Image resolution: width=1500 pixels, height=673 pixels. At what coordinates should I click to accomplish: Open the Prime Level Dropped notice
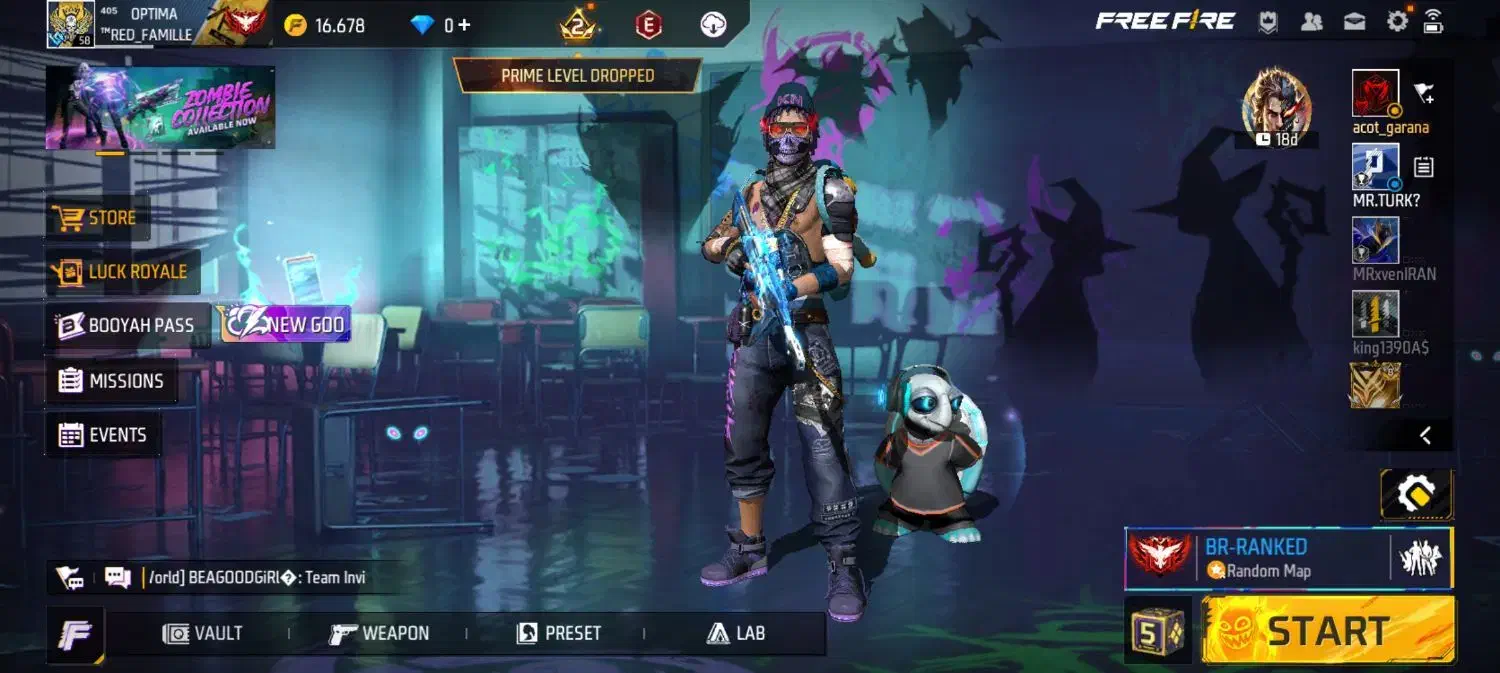(578, 76)
